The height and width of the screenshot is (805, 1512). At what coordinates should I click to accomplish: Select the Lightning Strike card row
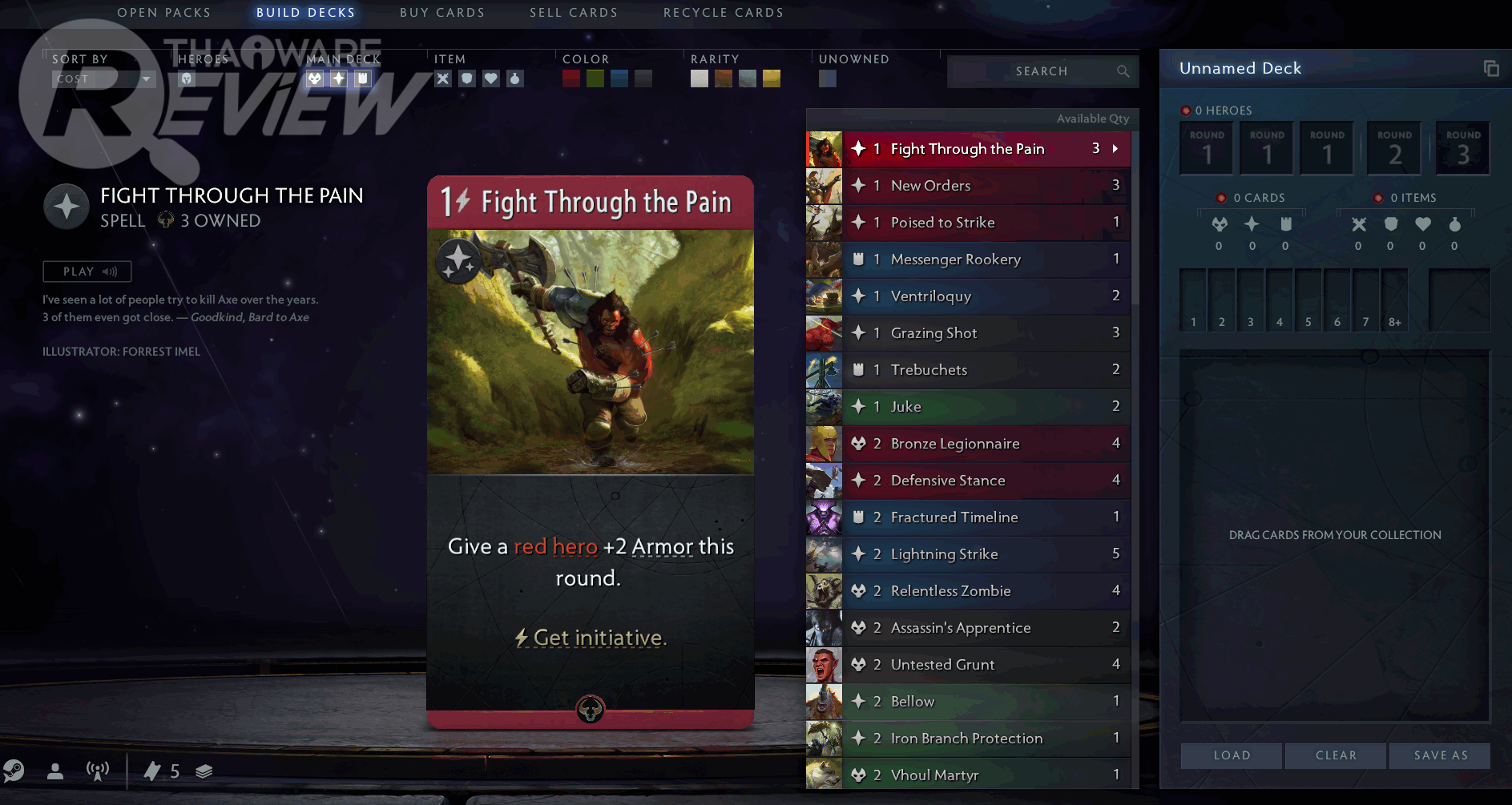(986, 554)
